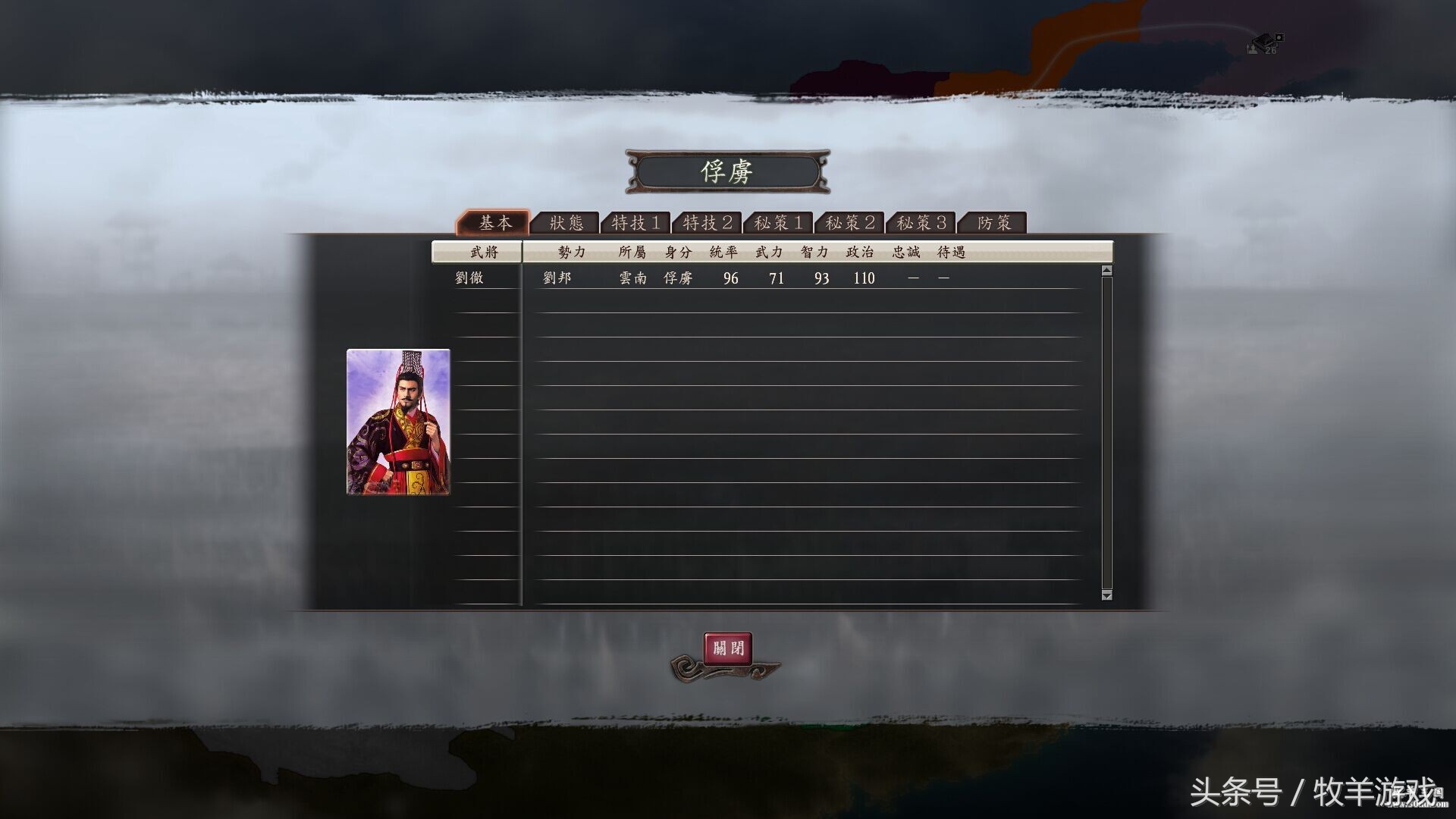1456x819 pixels.
Task: Sort prisoners by 智力 column
Action: click(814, 251)
